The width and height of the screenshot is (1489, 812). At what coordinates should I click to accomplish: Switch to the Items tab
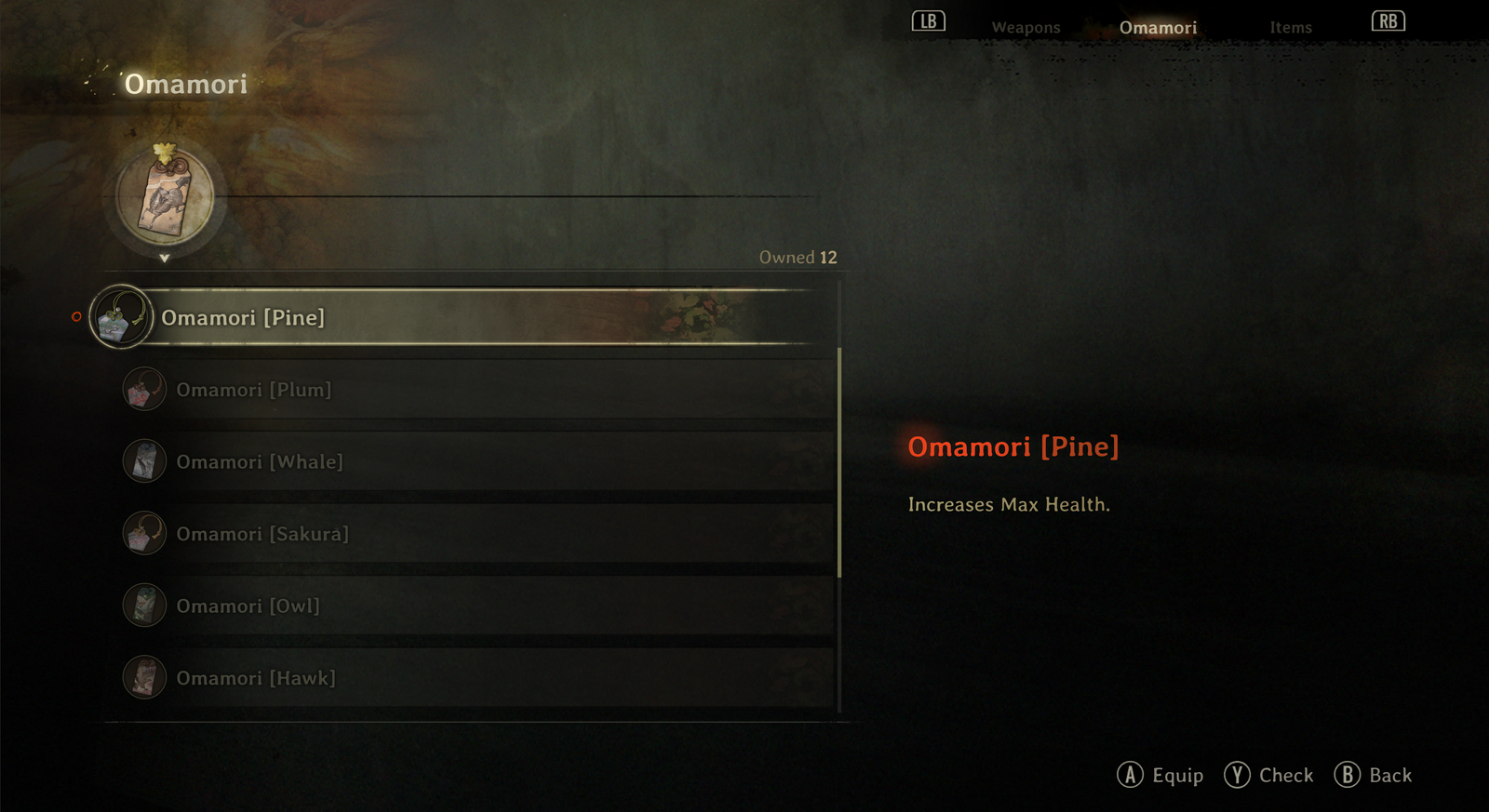coord(1291,27)
